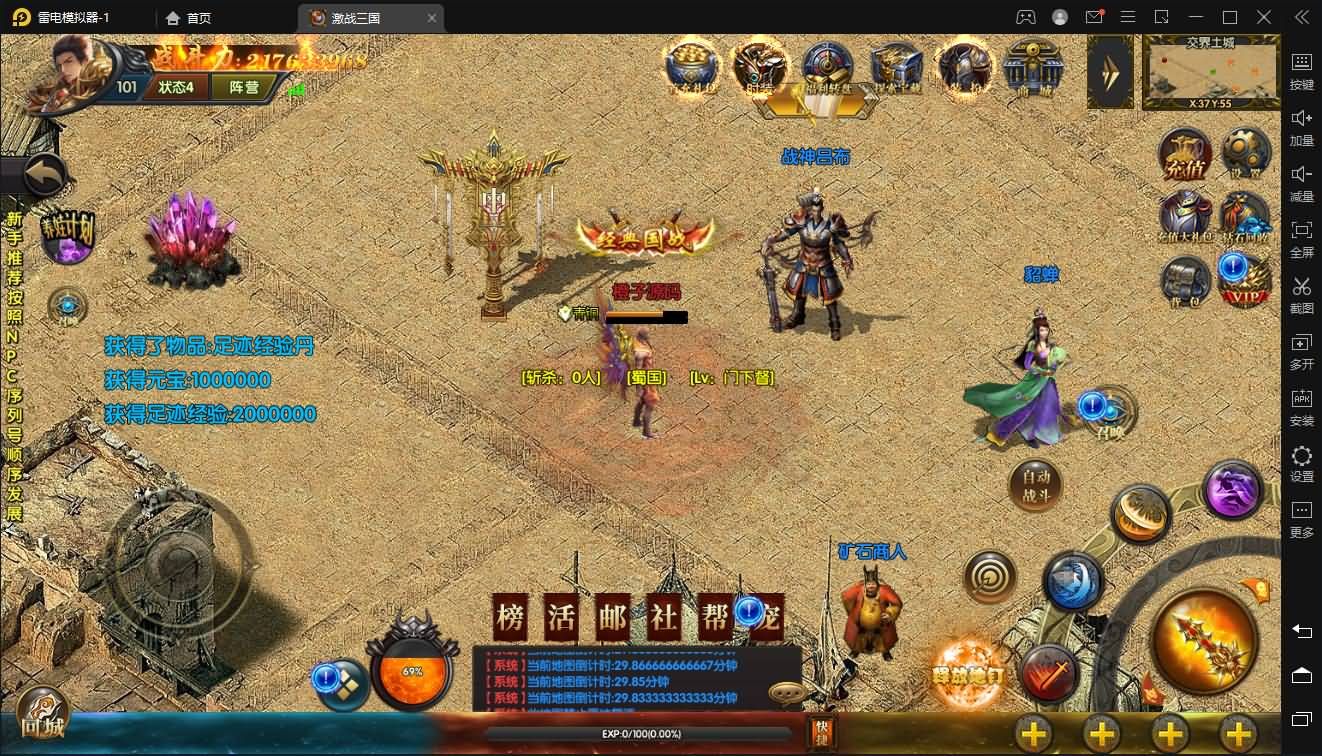
Task: Open the VIP privileges panel
Action: 1245,283
